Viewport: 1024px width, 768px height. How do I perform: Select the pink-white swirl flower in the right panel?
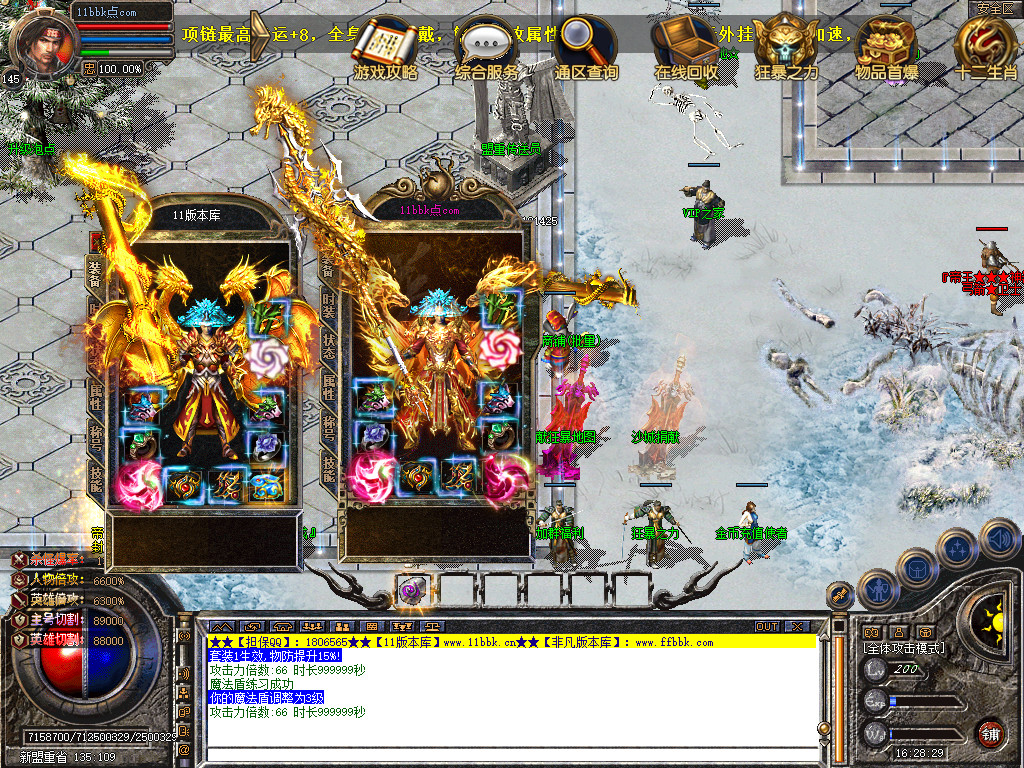pyautogui.click(x=500, y=347)
